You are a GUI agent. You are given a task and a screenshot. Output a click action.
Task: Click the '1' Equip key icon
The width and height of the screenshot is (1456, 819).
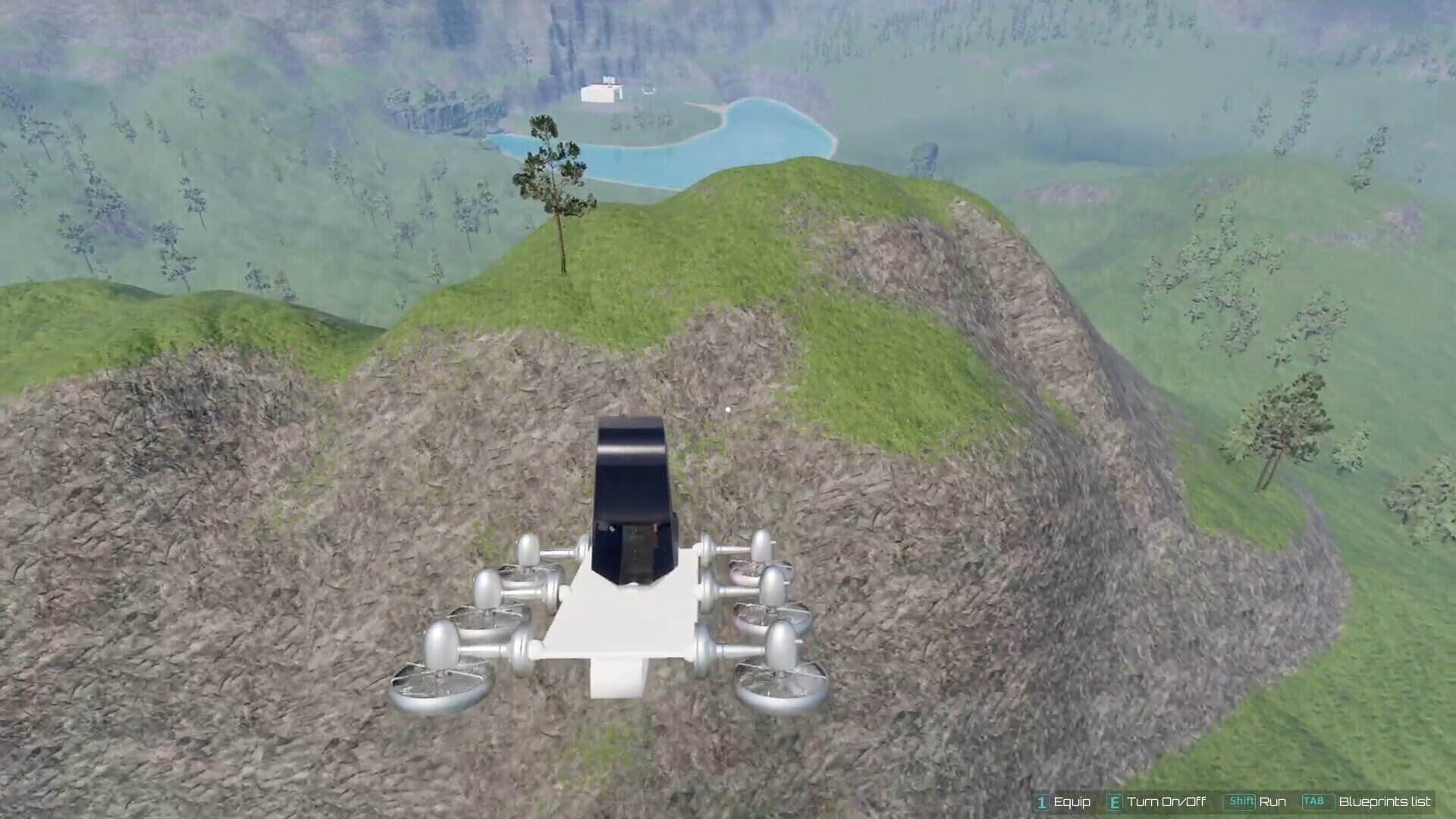[x=1041, y=802]
